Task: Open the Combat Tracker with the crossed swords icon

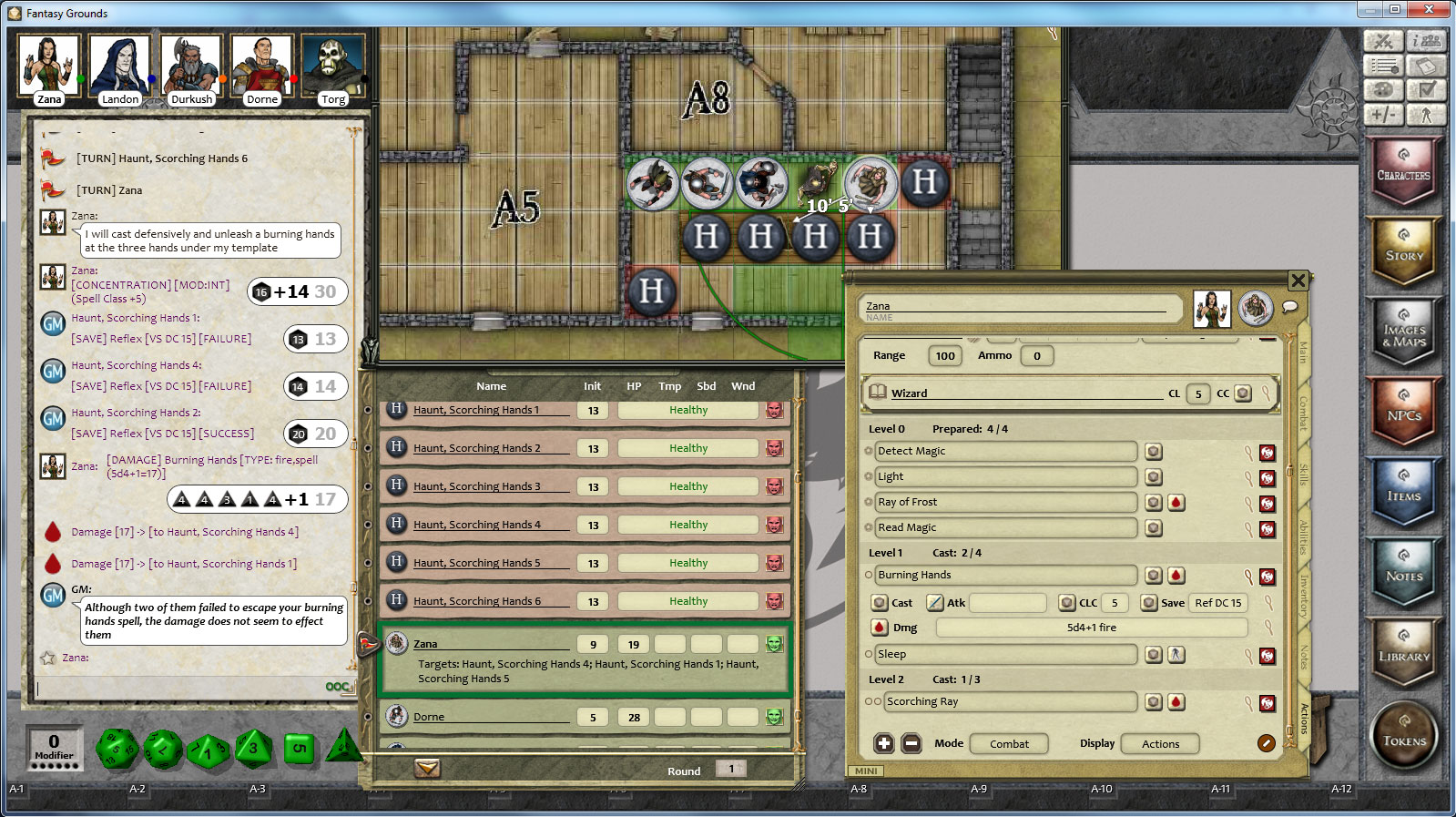Action: [x=1385, y=41]
